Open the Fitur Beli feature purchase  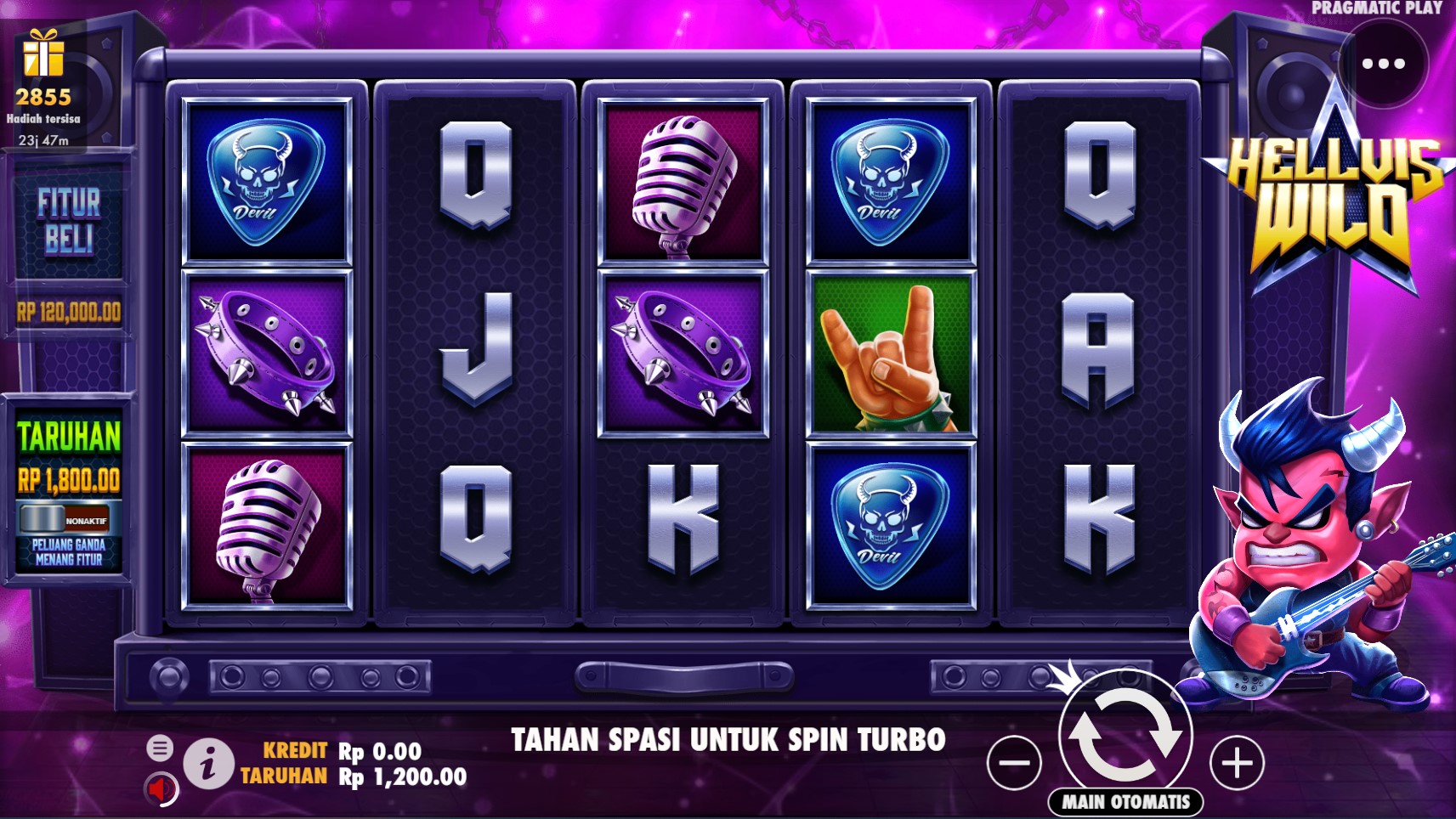tap(69, 222)
